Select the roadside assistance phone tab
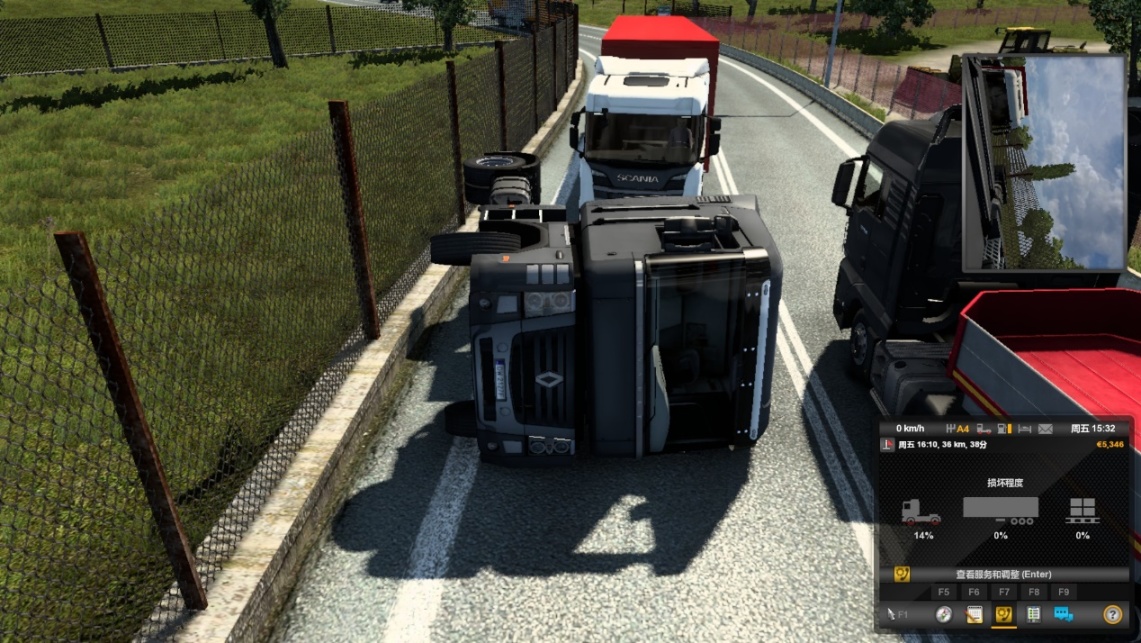This screenshot has width=1141, height=643. click(1003, 615)
